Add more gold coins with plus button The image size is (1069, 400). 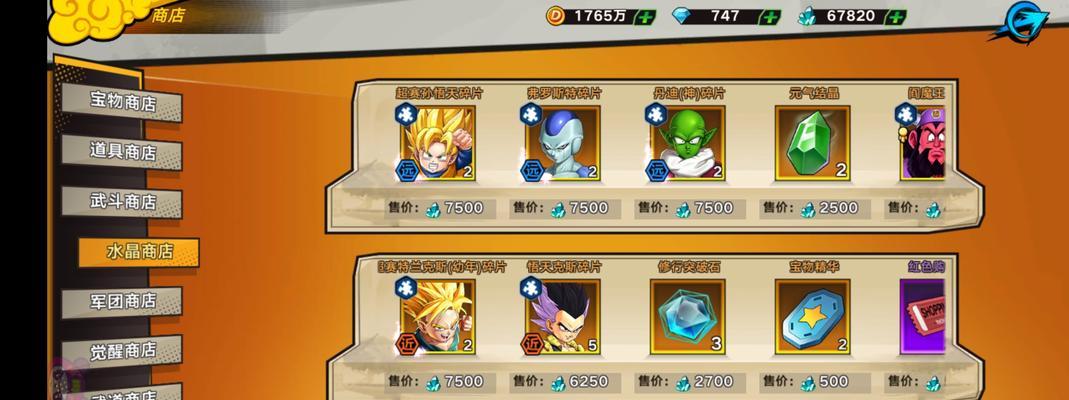tap(644, 17)
